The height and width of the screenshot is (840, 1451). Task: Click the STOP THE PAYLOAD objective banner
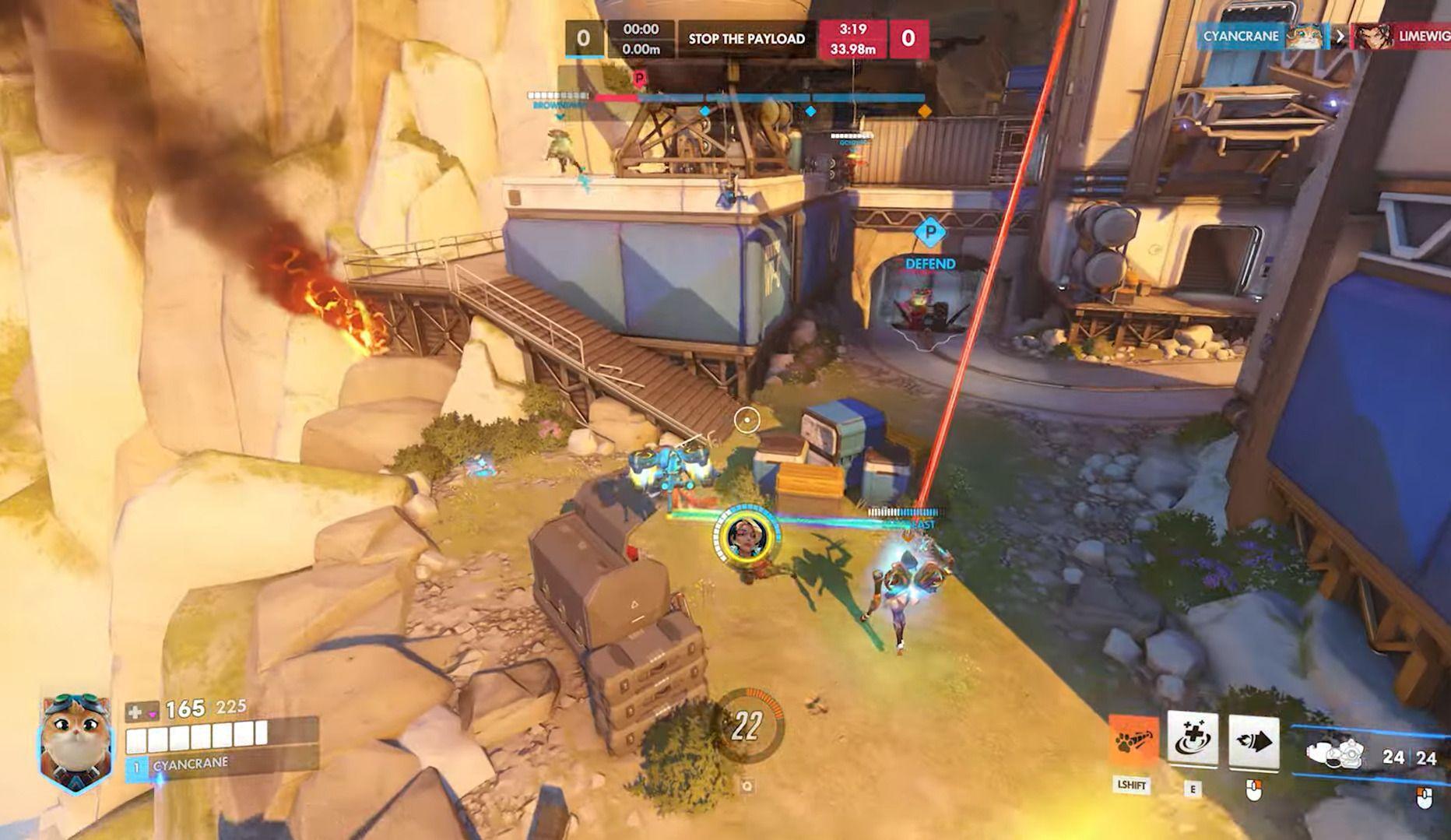click(x=746, y=39)
